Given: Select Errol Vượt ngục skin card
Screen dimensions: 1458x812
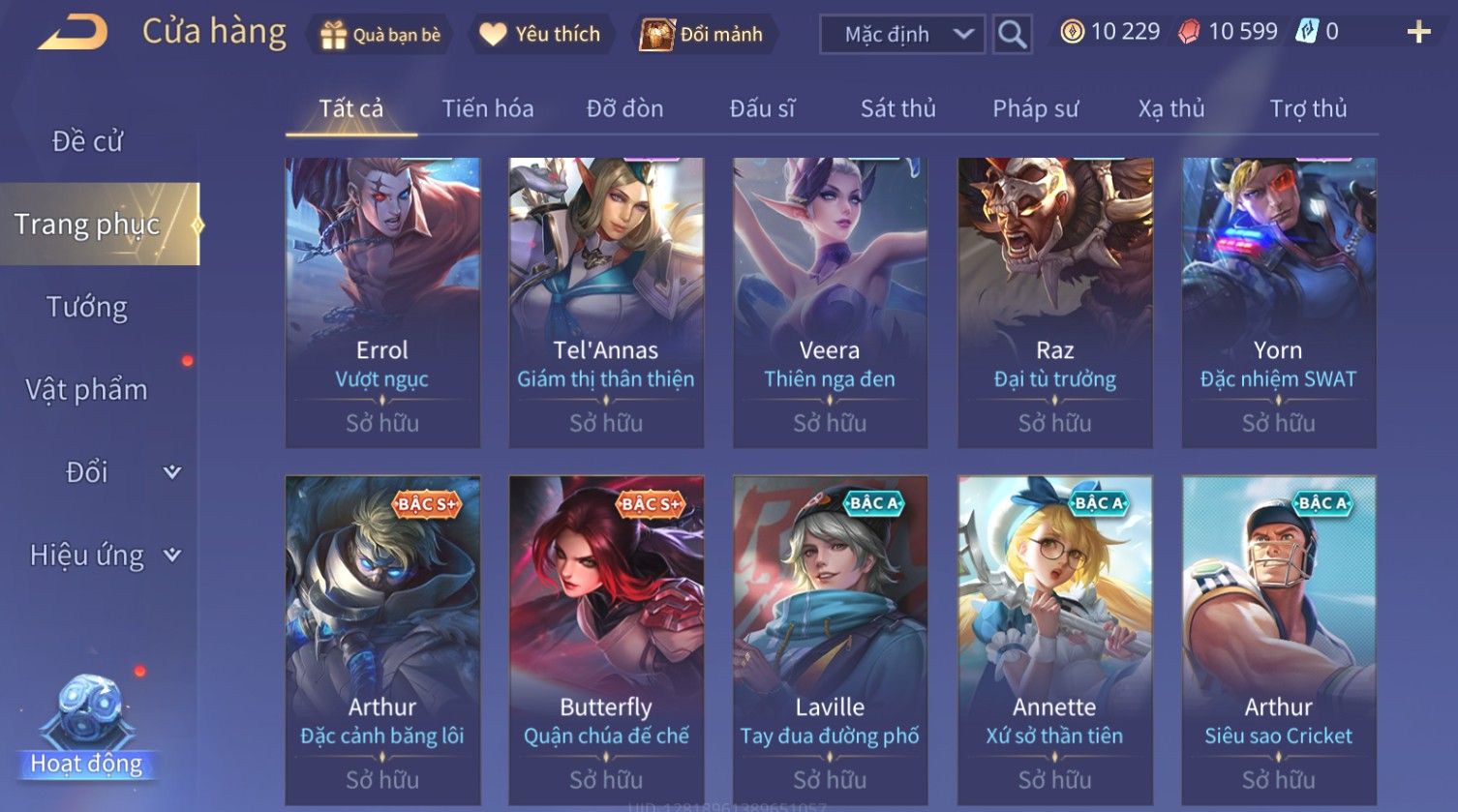Looking at the screenshot, I should [382, 302].
